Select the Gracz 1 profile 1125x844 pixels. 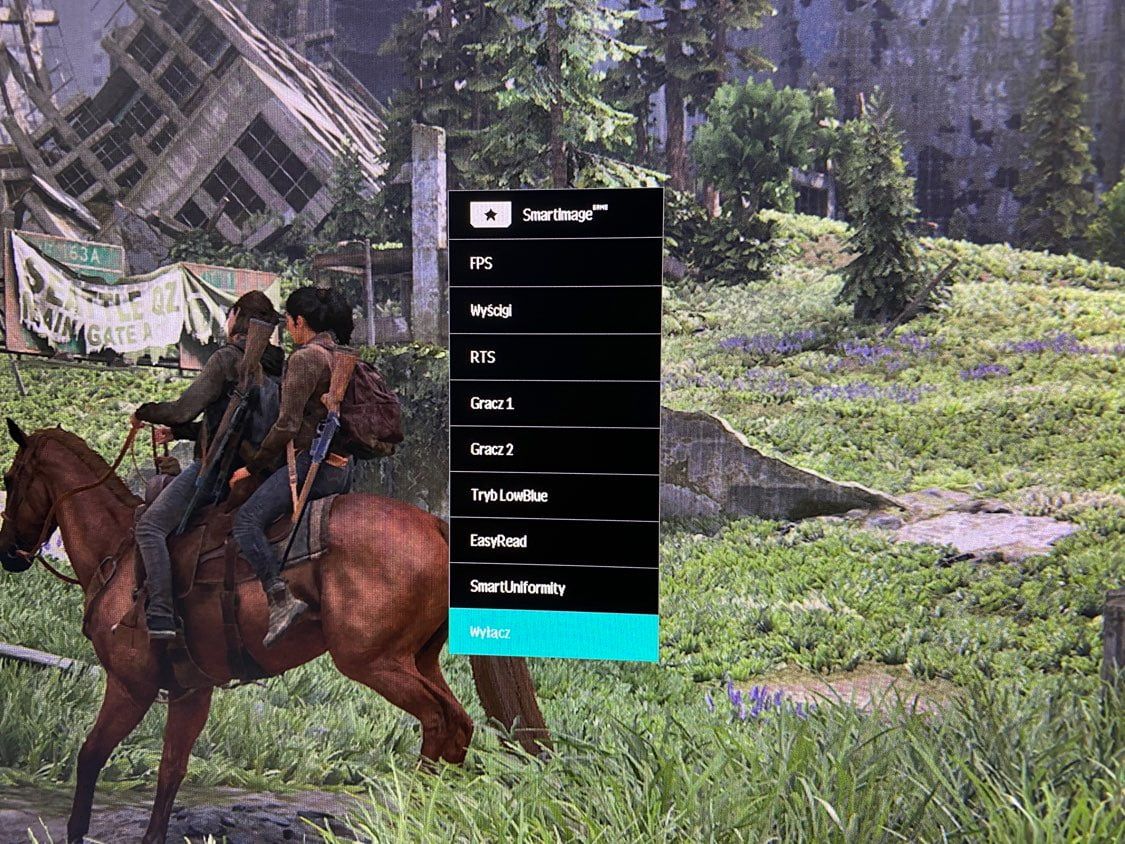coord(555,404)
